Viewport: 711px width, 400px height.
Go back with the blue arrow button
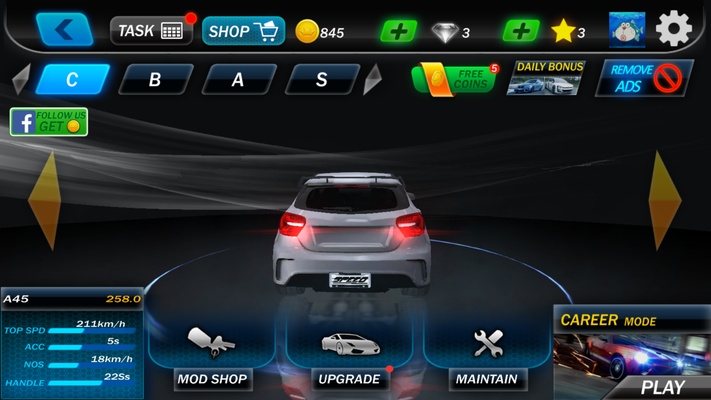pos(64,30)
